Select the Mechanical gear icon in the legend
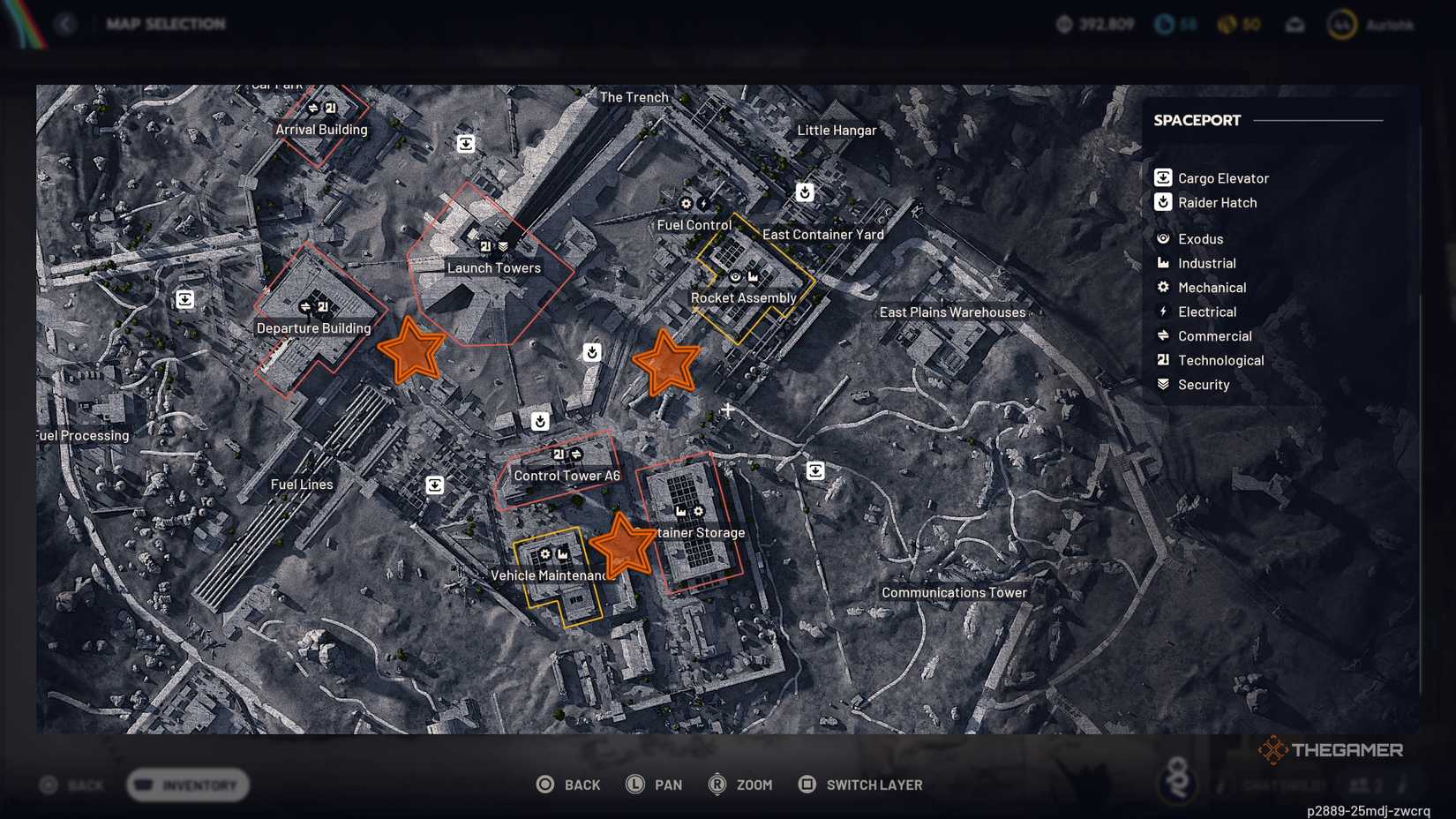The width and height of the screenshot is (1456, 819). pyautogui.click(x=1163, y=287)
